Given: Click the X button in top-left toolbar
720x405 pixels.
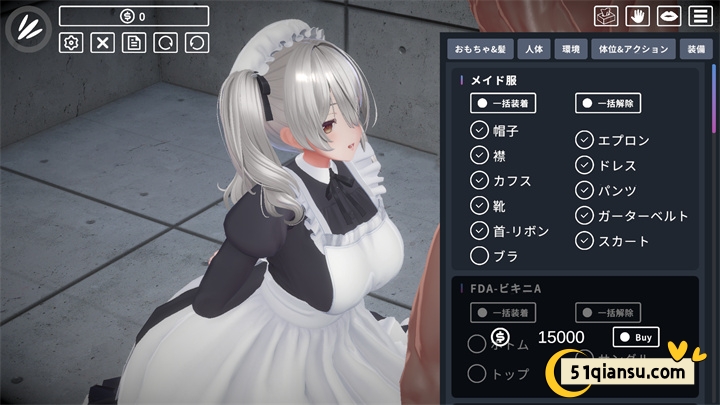Looking at the screenshot, I should [x=101, y=42].
